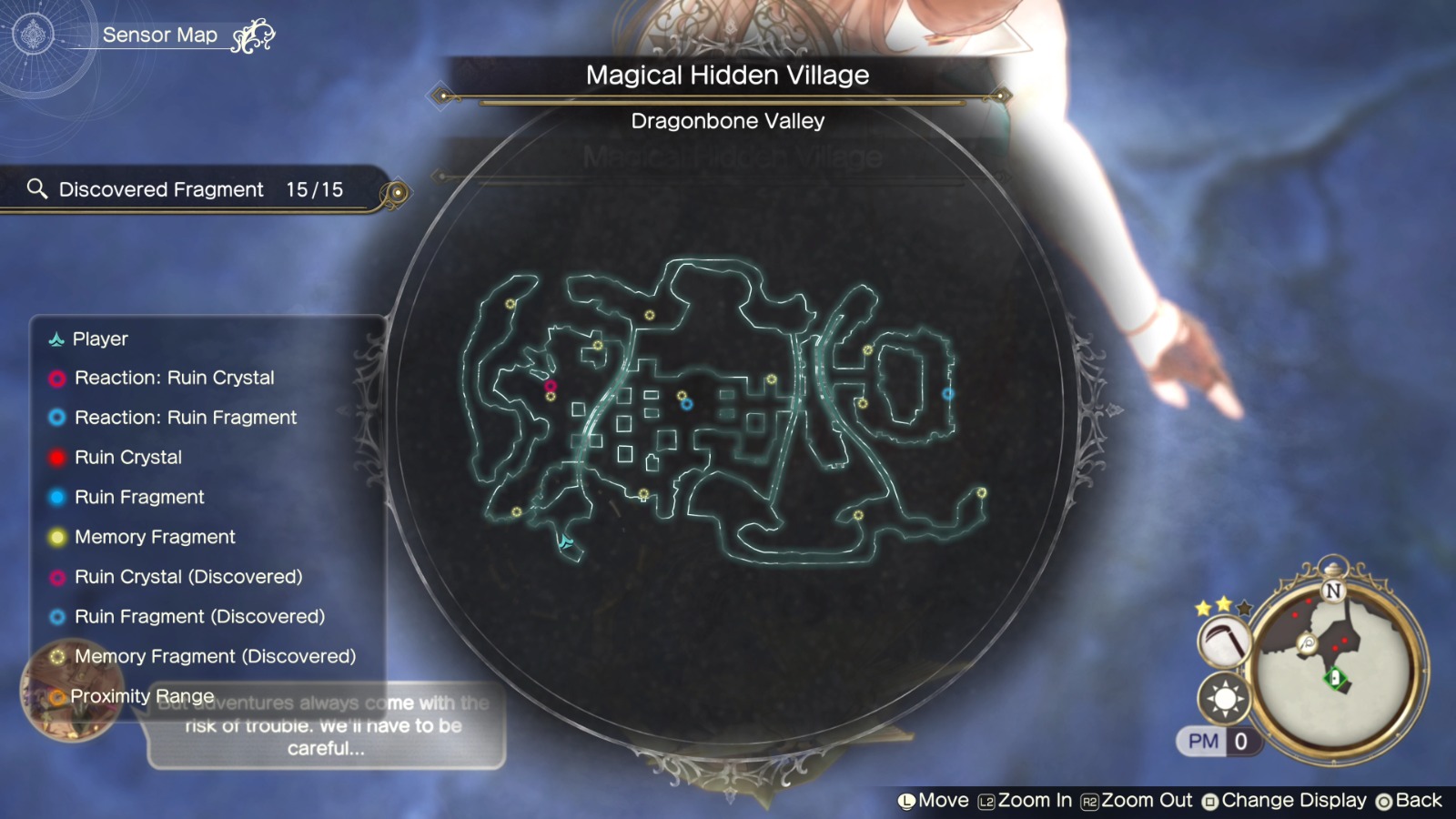Viewport: 1456px width, 819px height.
Task: Click Back in the bottom command bar
Action: tap(1415, 800)
